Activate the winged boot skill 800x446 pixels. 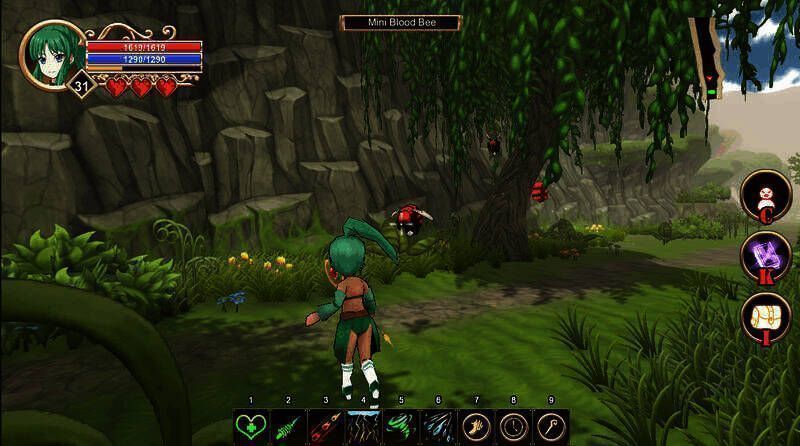[x=476, y=425]
